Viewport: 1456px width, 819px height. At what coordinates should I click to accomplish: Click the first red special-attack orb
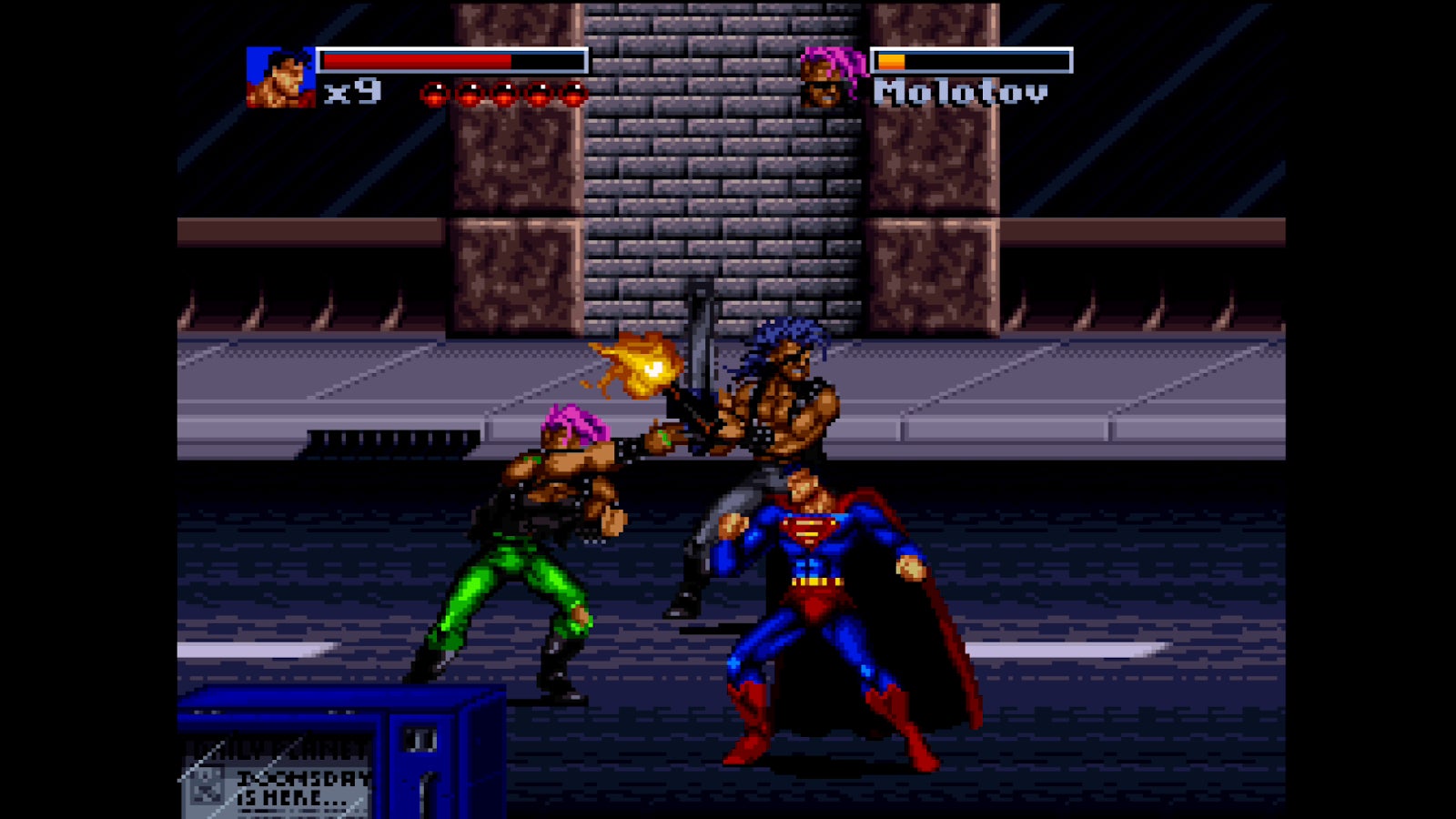click(x=434, y=94)
